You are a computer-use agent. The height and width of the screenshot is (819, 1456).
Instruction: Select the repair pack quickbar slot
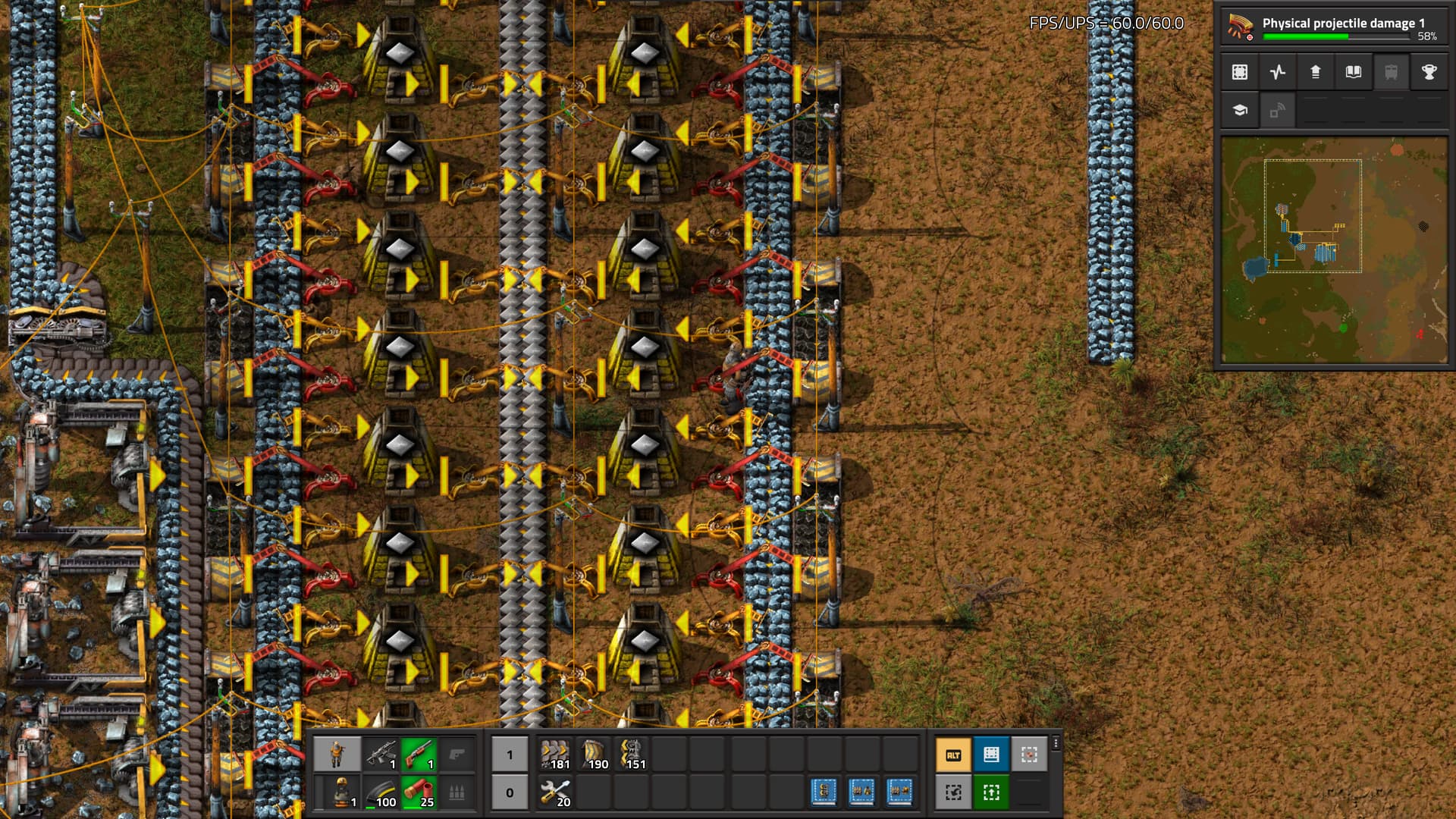click(x=555, y=792)
